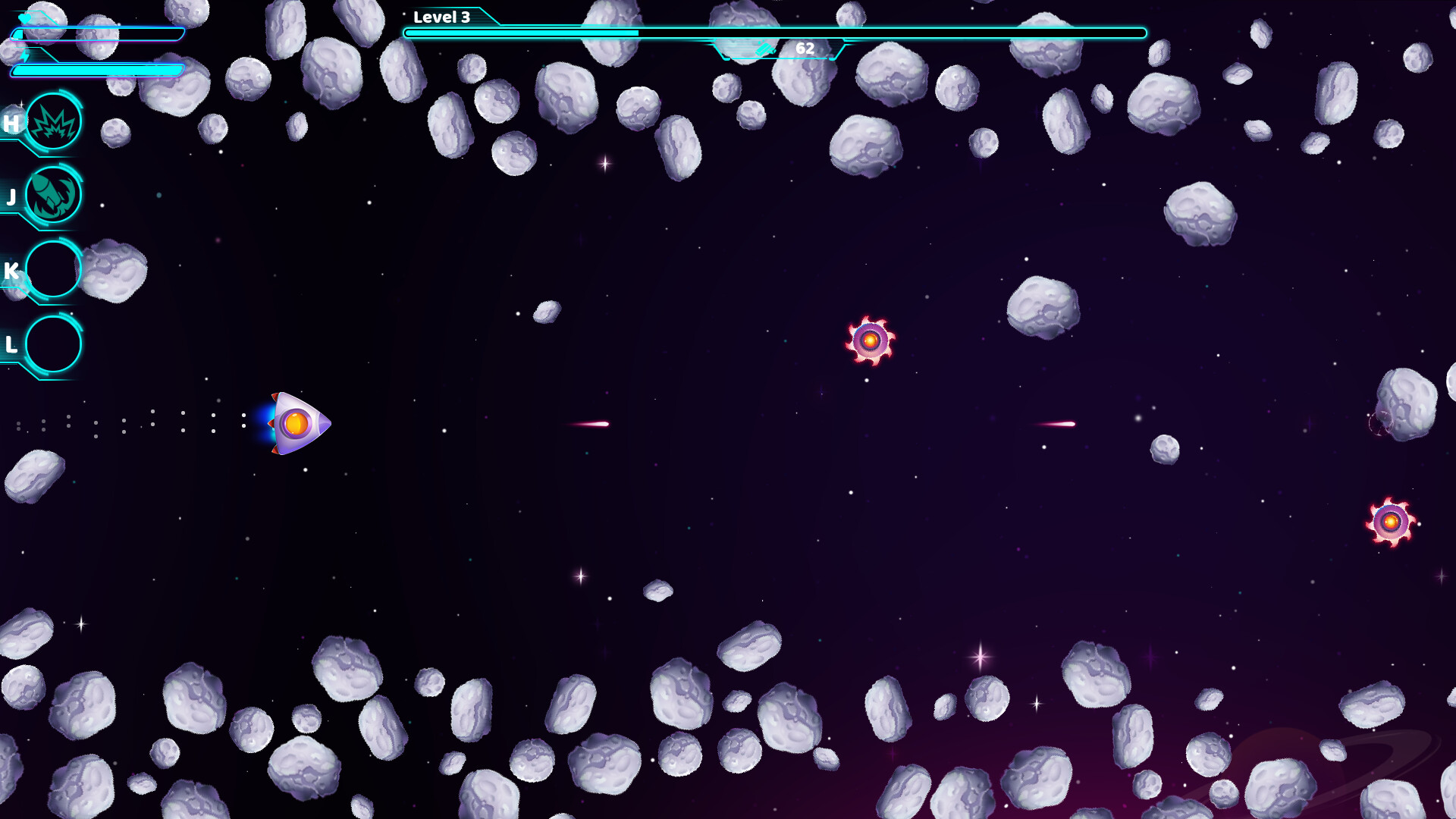
Task: Click the level progress bar below Level 3
Action: click(x=773, y=33)
